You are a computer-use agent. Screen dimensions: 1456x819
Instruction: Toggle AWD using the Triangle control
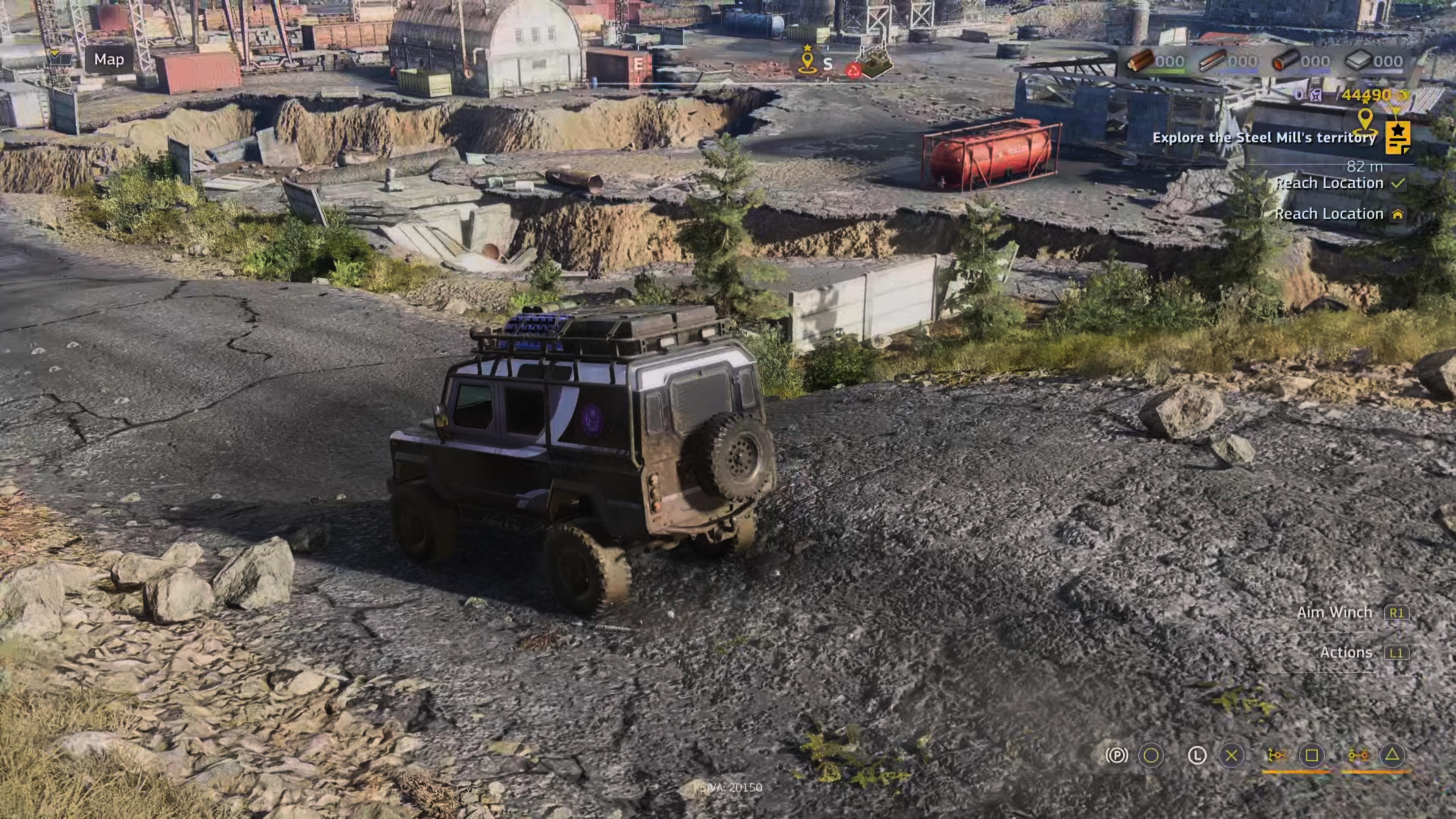tap(1393, 755)
